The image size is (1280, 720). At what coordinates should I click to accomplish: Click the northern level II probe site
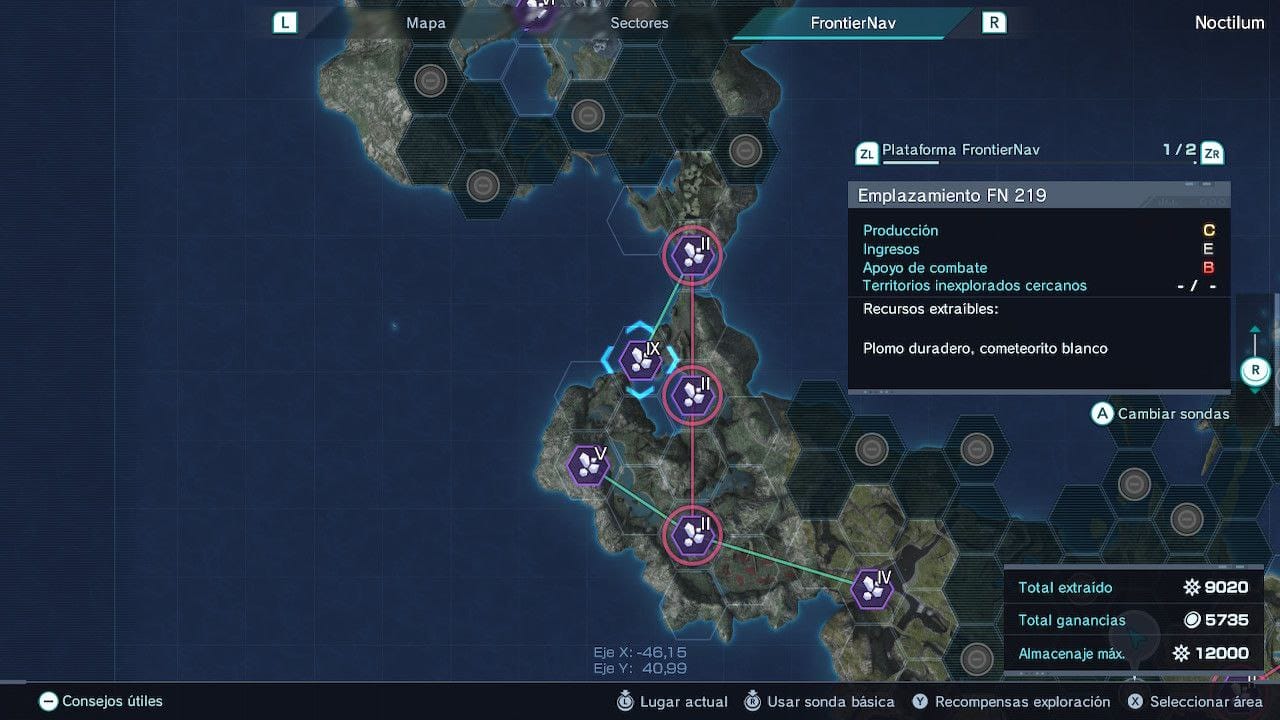691,256
